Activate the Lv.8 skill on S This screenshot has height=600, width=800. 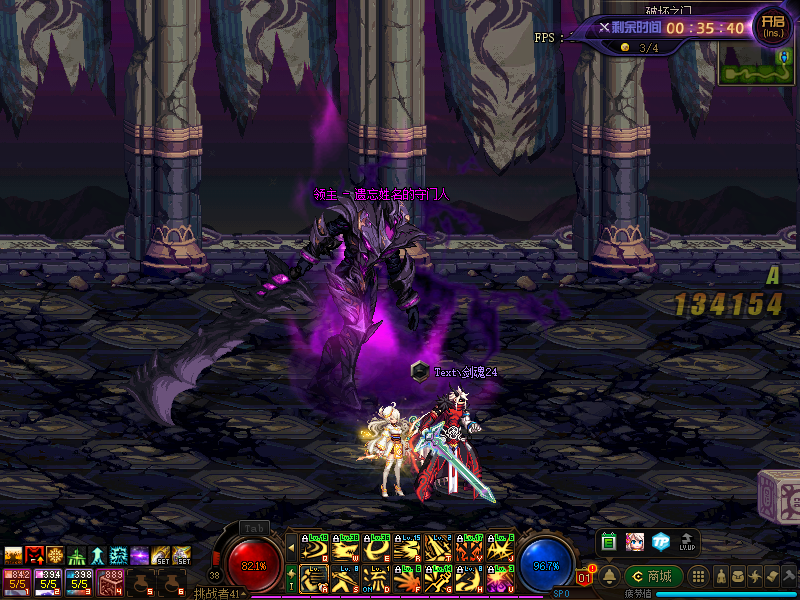coord(344,577)
